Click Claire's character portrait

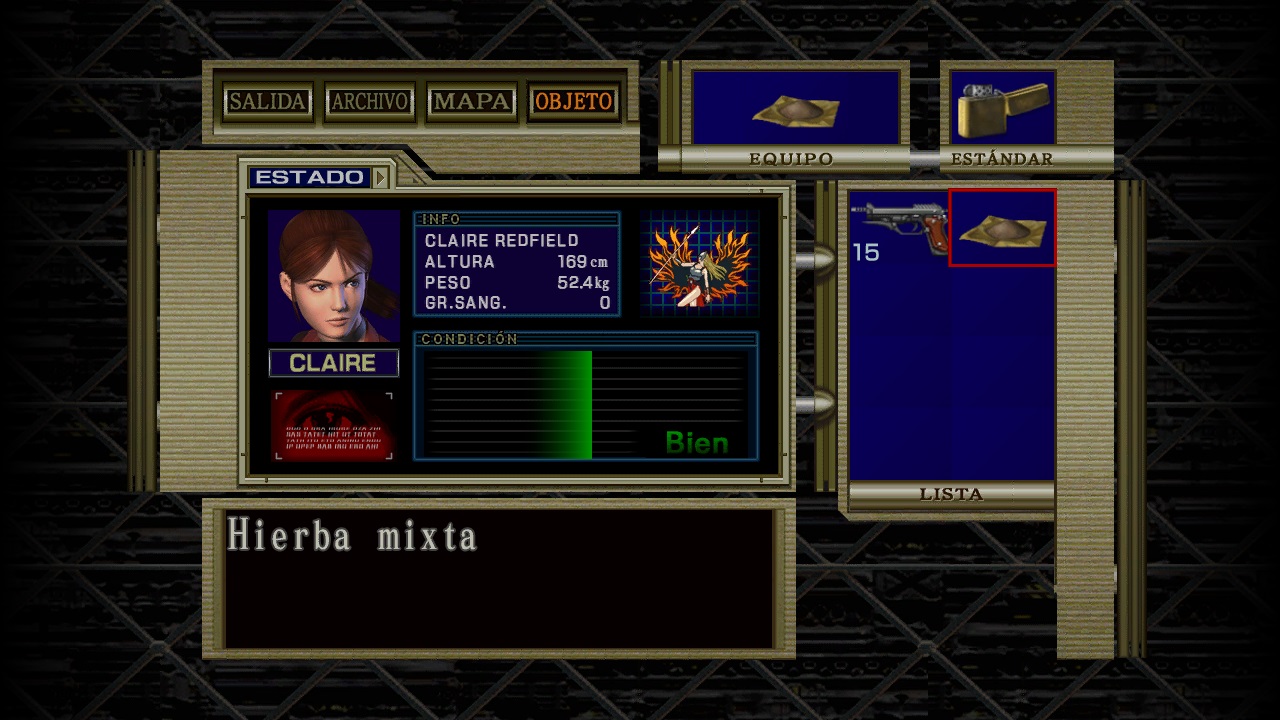pos(333,276)
